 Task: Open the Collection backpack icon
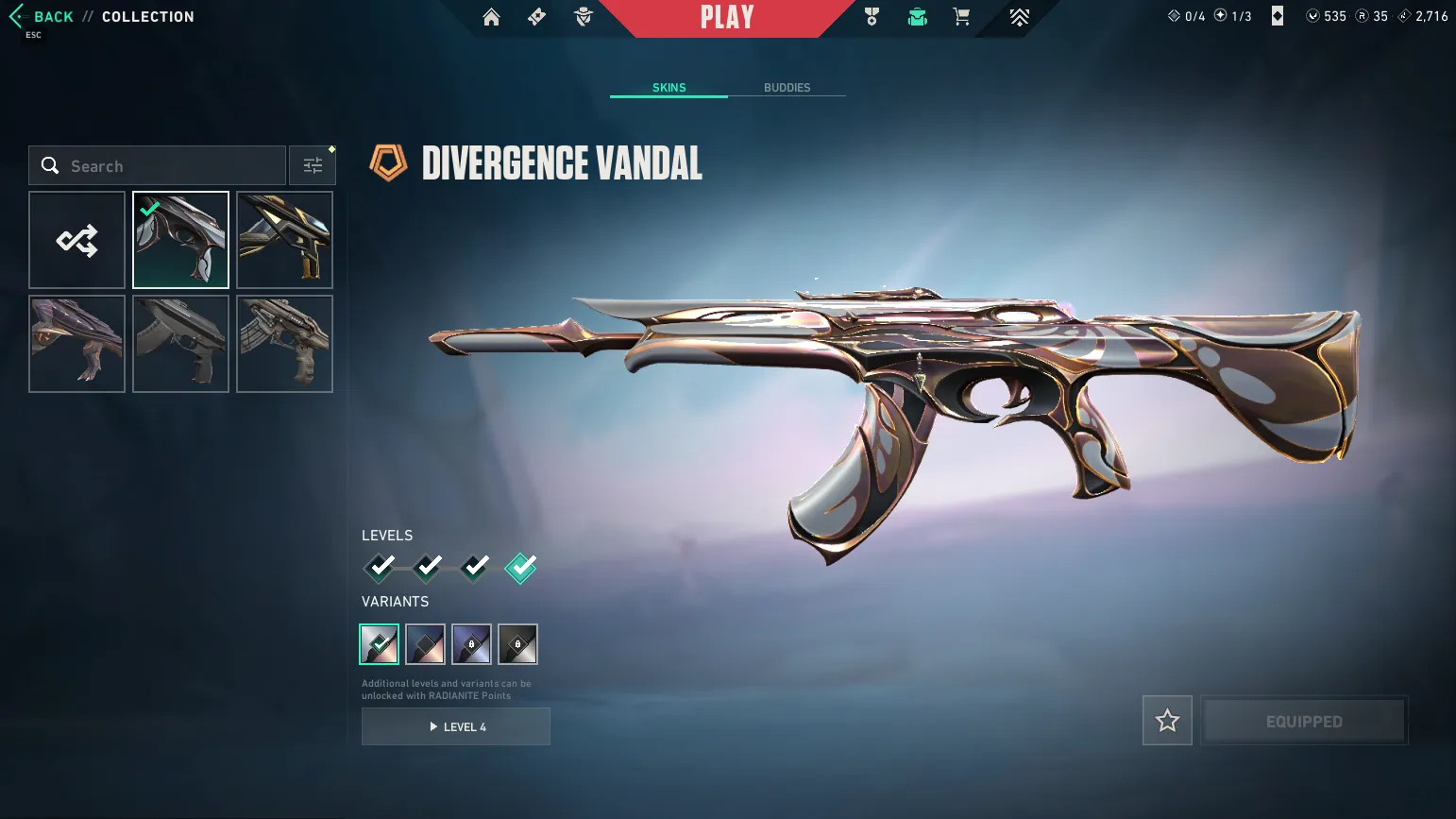pyautogui.click(x=917, y=16)
